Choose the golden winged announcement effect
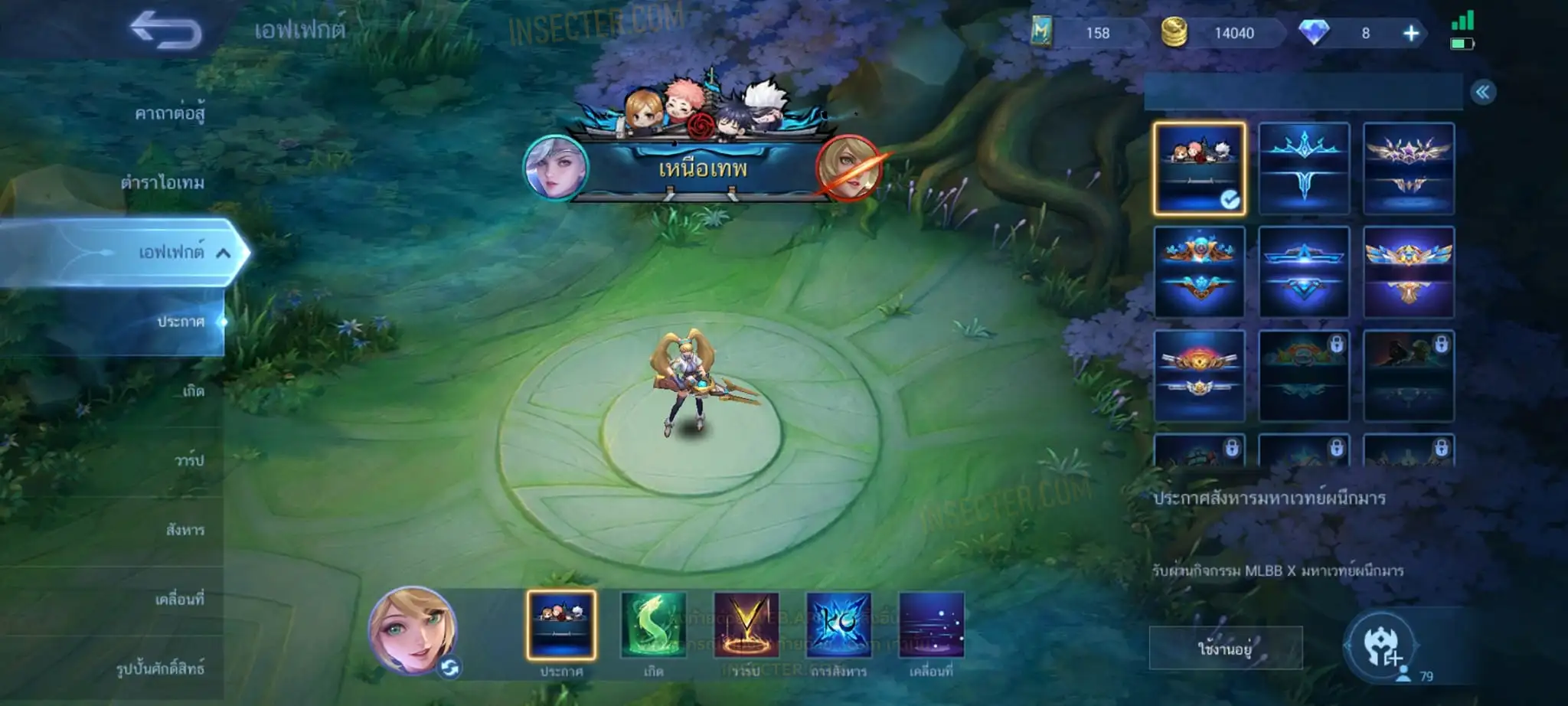The image size is (1568, 706). pyautogui.click(x=1408, y=272)
